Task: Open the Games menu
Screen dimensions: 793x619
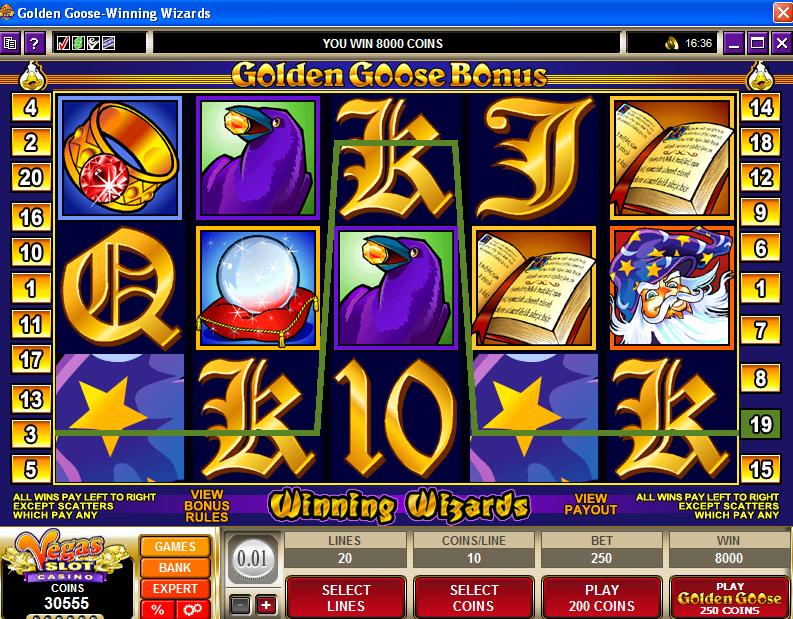Action: coord(175,547)
